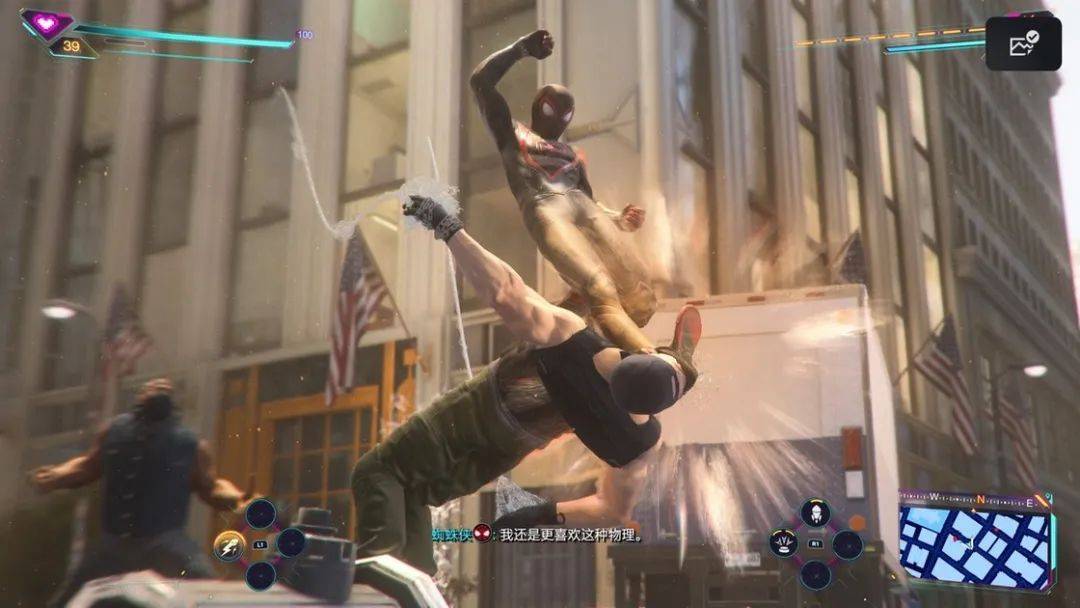
Task: Open the screenshot saved notification
Action: 1023,44
